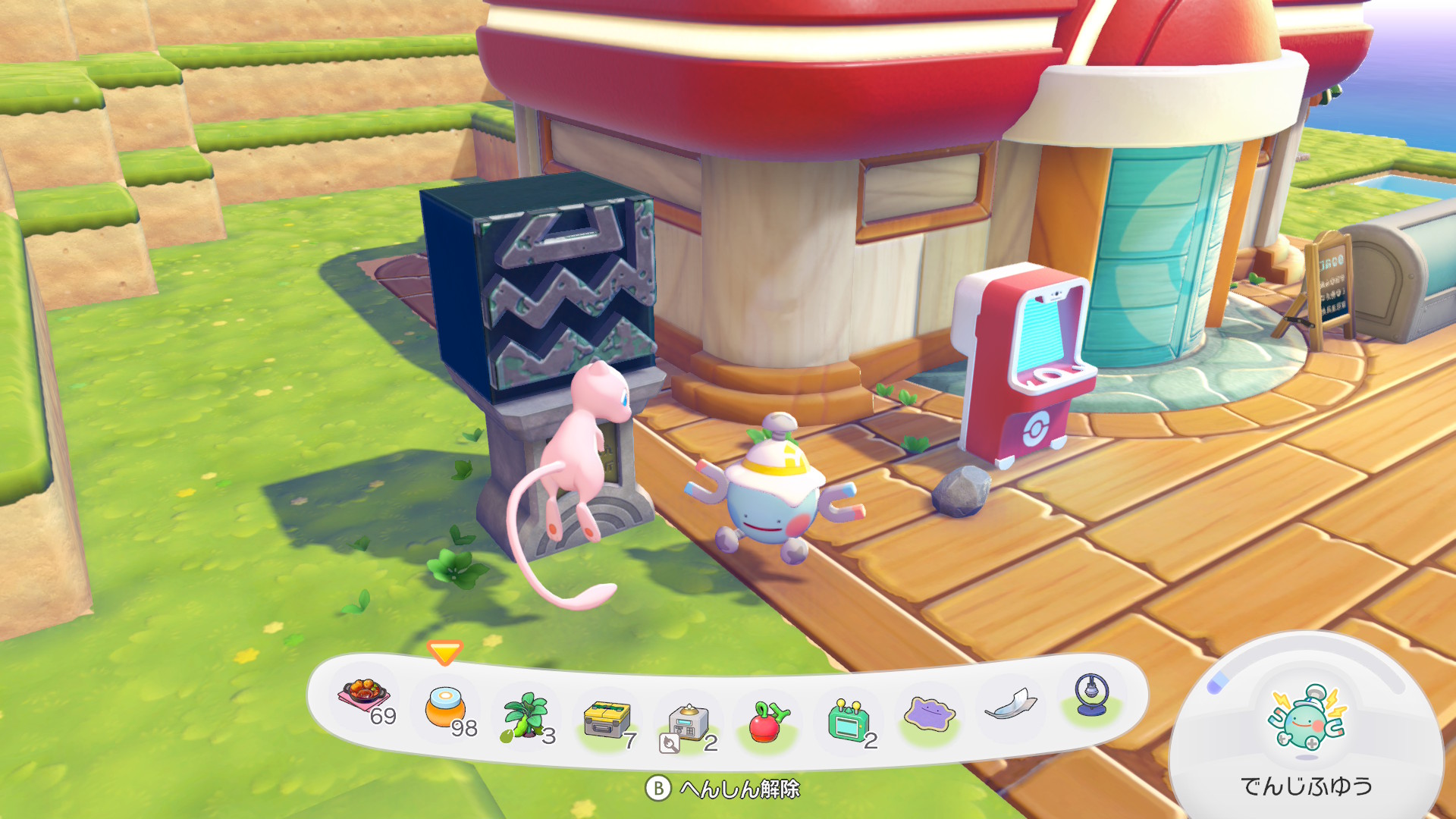The height and width of the screenshot is (819, 1456).
Task: Select the white feather hotbar slot
Action: pos(1010,705)
